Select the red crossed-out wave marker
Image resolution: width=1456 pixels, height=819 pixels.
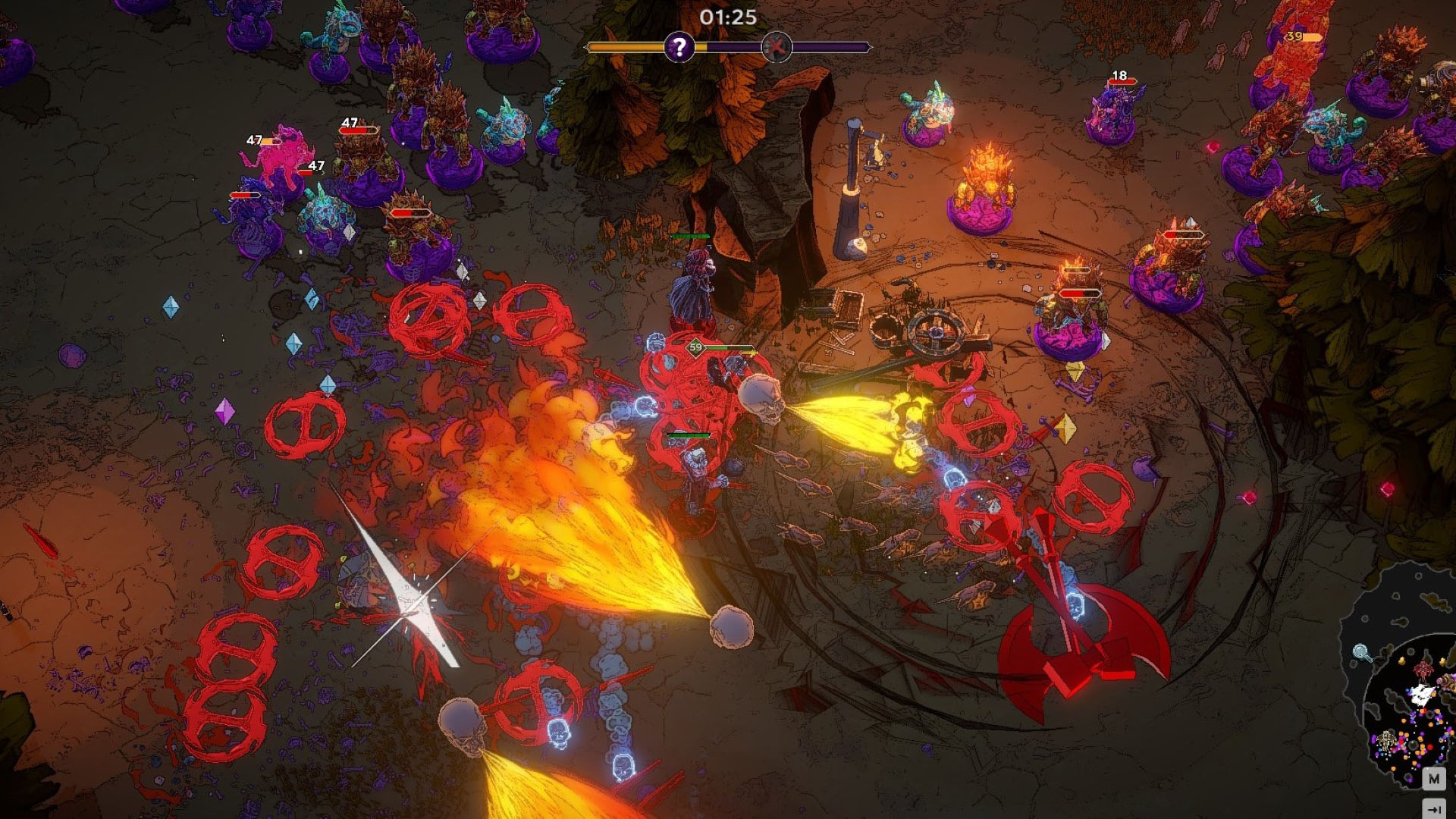pos(777,48)
